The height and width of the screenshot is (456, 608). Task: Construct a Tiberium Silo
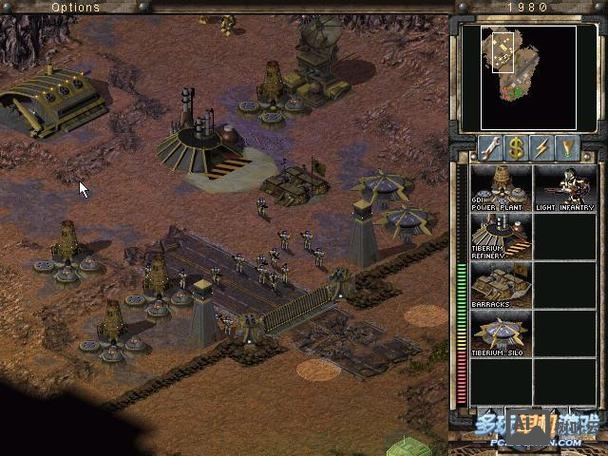coord(501,334)
